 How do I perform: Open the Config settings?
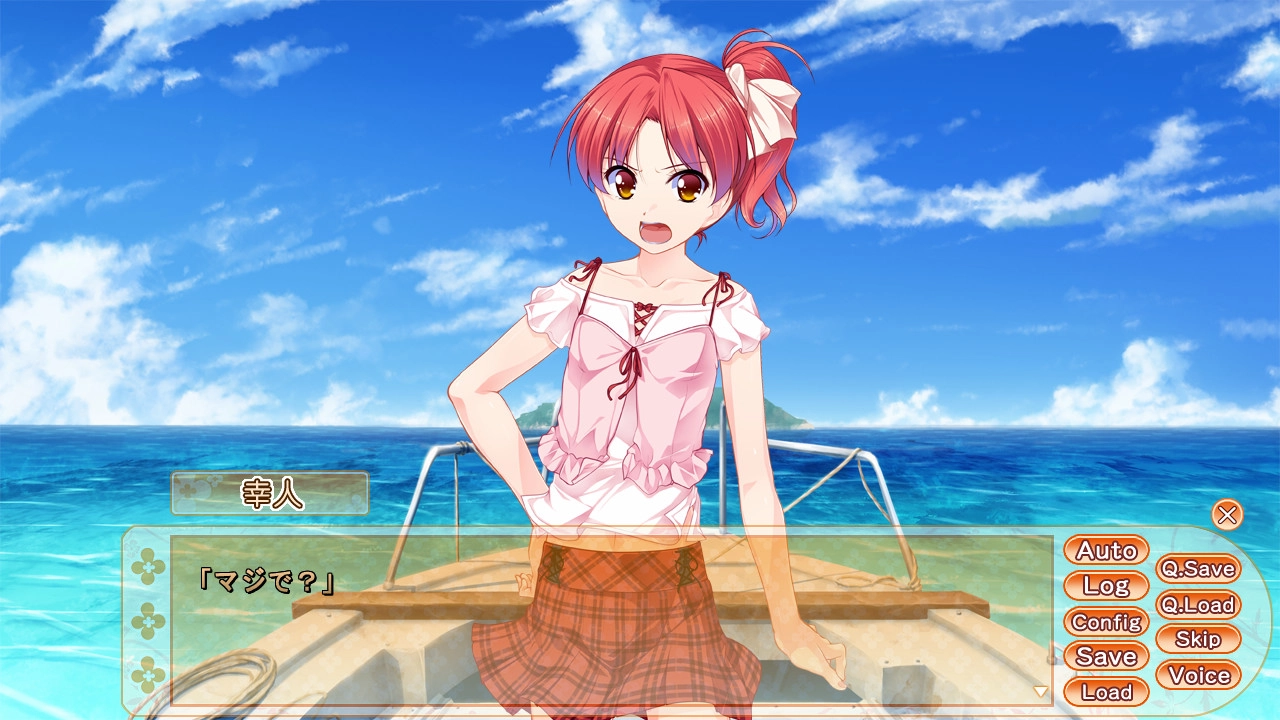coord(1106,621)
